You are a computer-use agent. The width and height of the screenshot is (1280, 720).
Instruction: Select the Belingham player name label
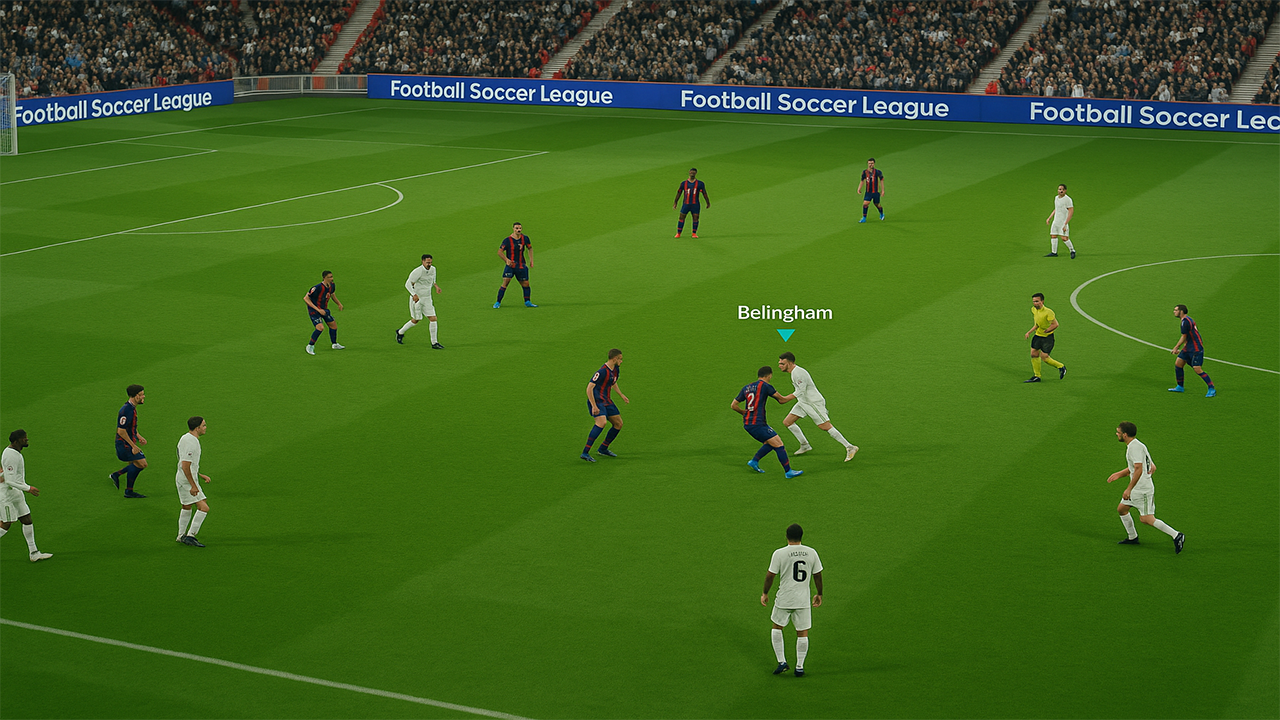(x=783, y=313)
